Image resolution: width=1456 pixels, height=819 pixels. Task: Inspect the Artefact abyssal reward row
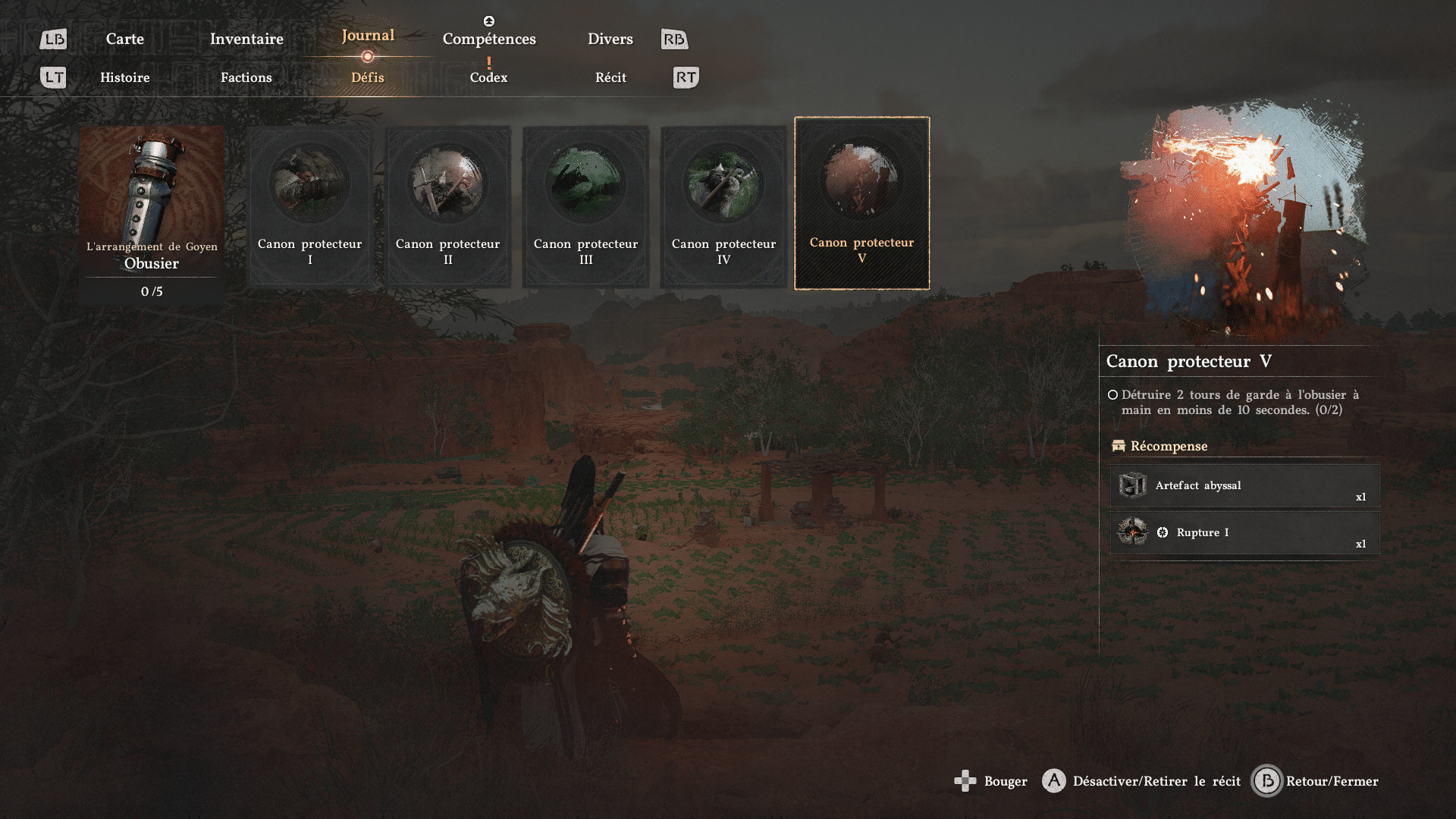click(1244, 485)
